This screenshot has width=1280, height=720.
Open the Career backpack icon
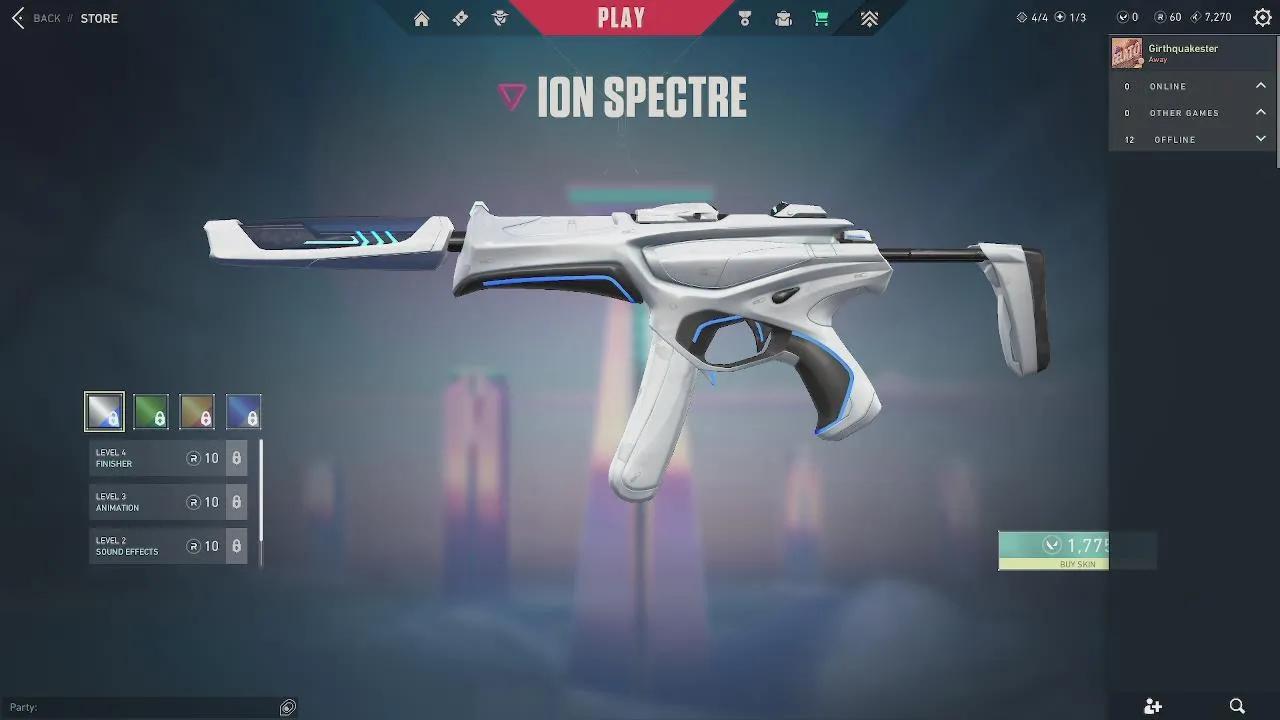(x=783, y=17)
